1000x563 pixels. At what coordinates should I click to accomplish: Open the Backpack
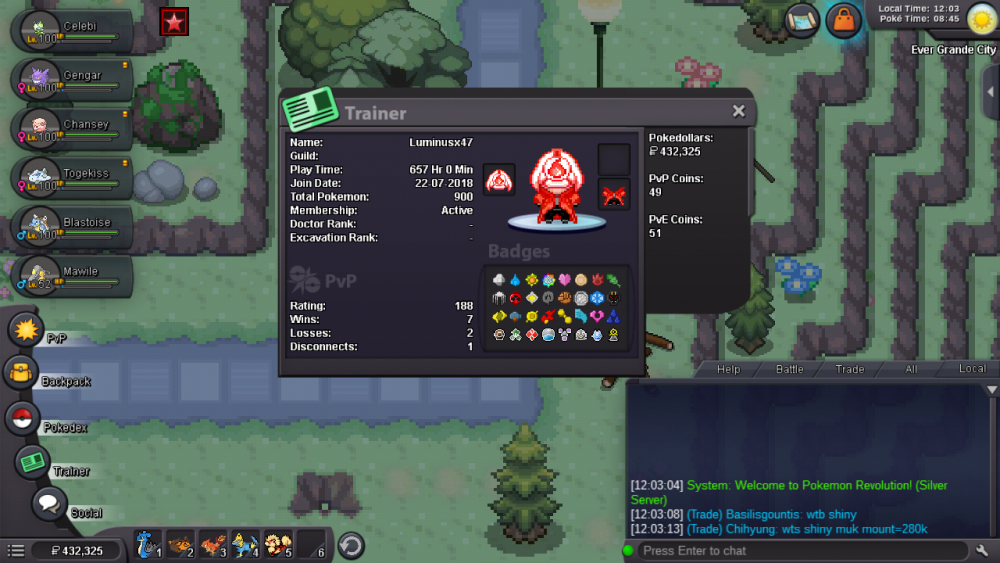click(x=22, y=374)
